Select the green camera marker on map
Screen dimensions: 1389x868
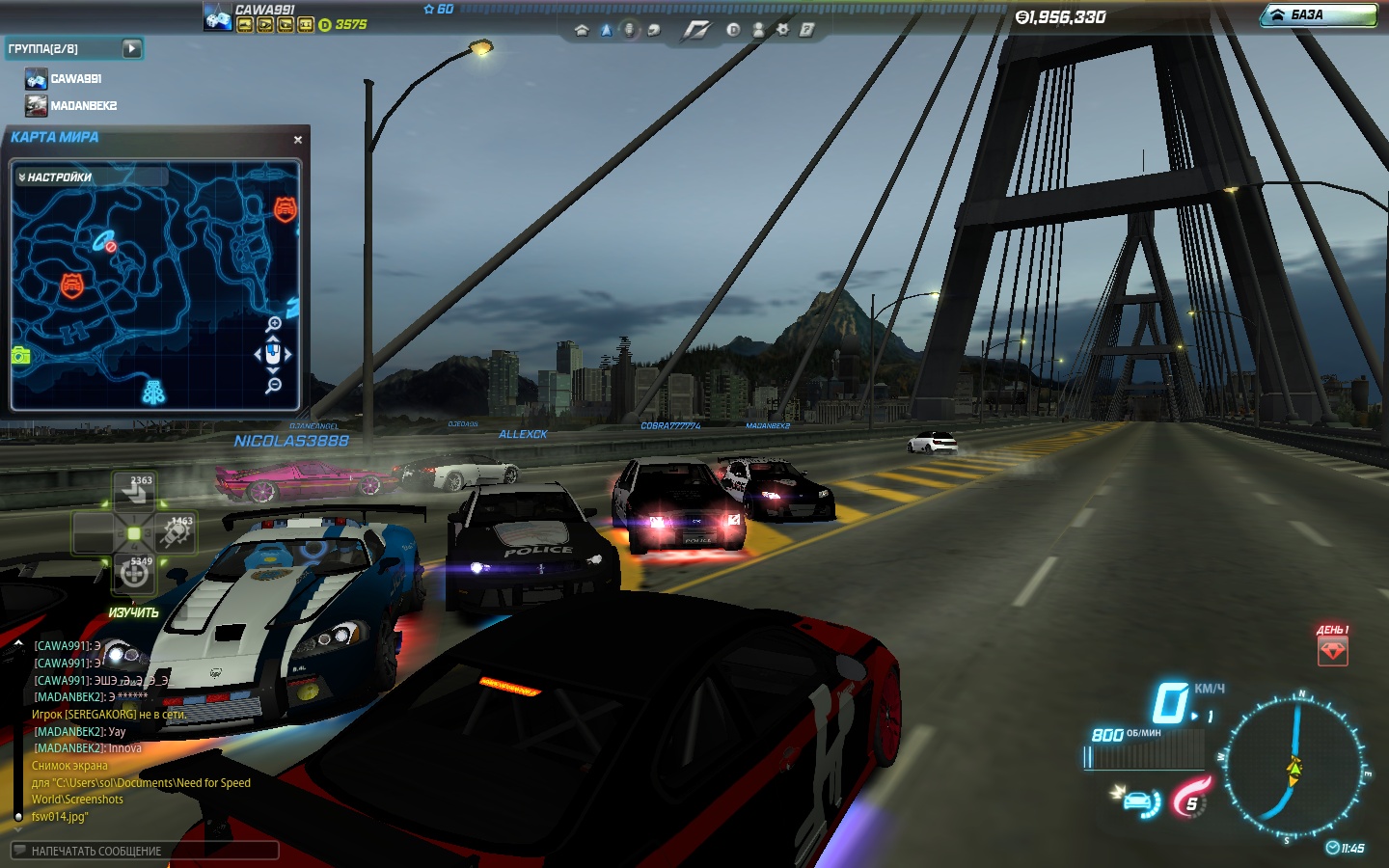click(x=20, y=355)
